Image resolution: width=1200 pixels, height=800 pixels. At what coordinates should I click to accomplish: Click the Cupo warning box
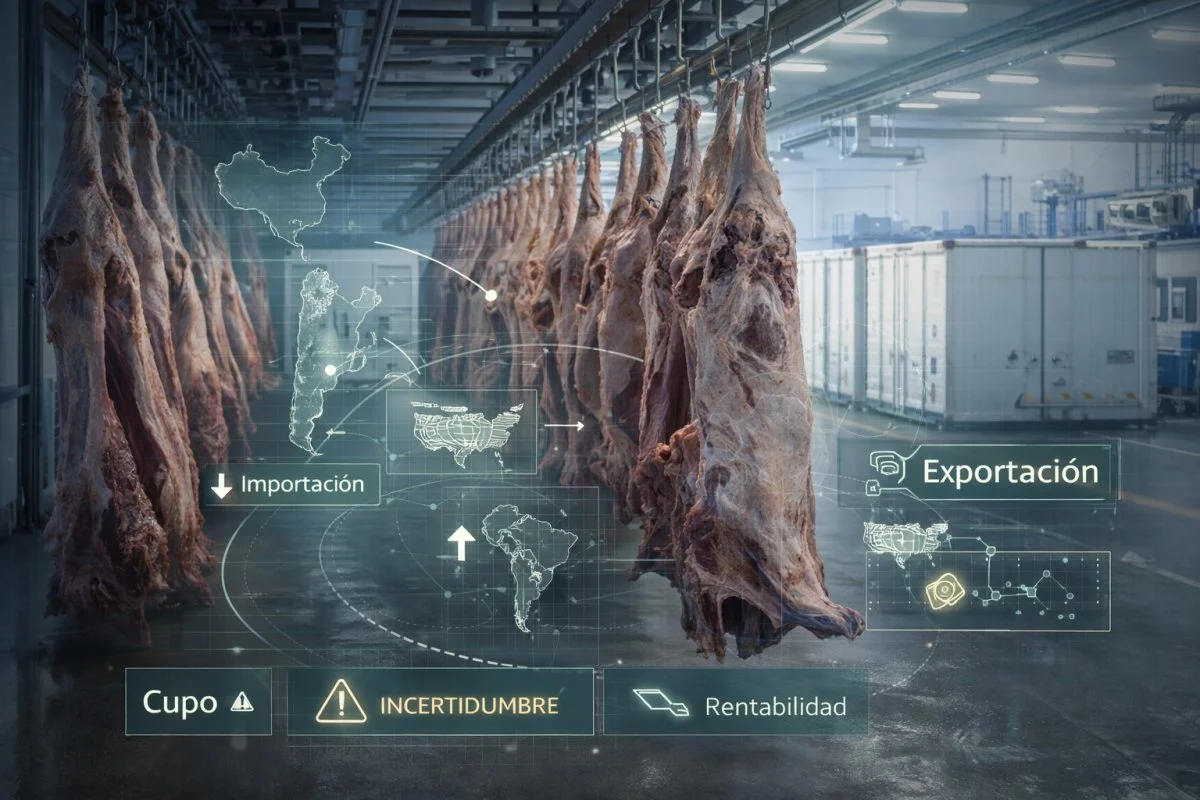tap(198, 702)
